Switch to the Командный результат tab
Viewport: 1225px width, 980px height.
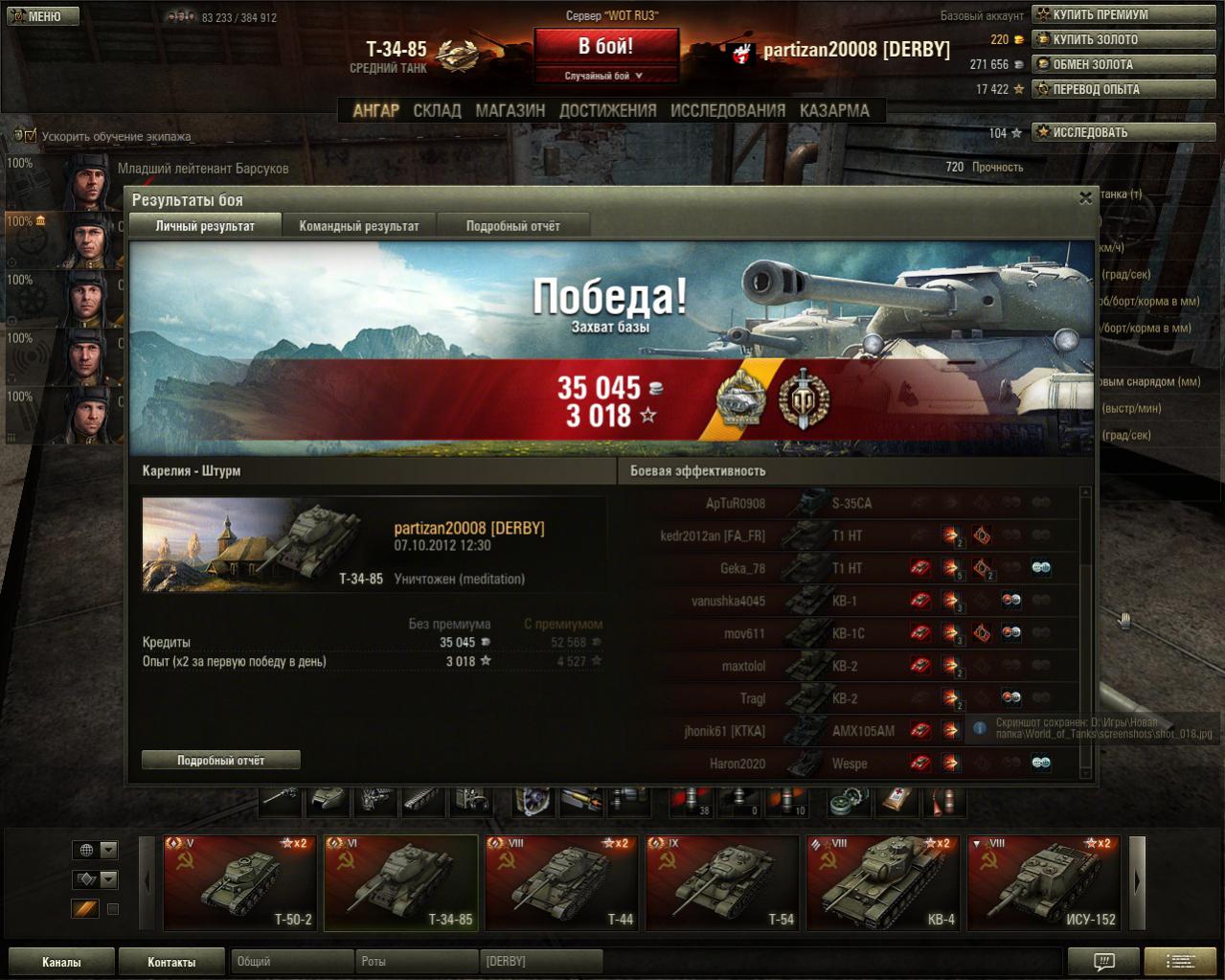click(359, 226)
